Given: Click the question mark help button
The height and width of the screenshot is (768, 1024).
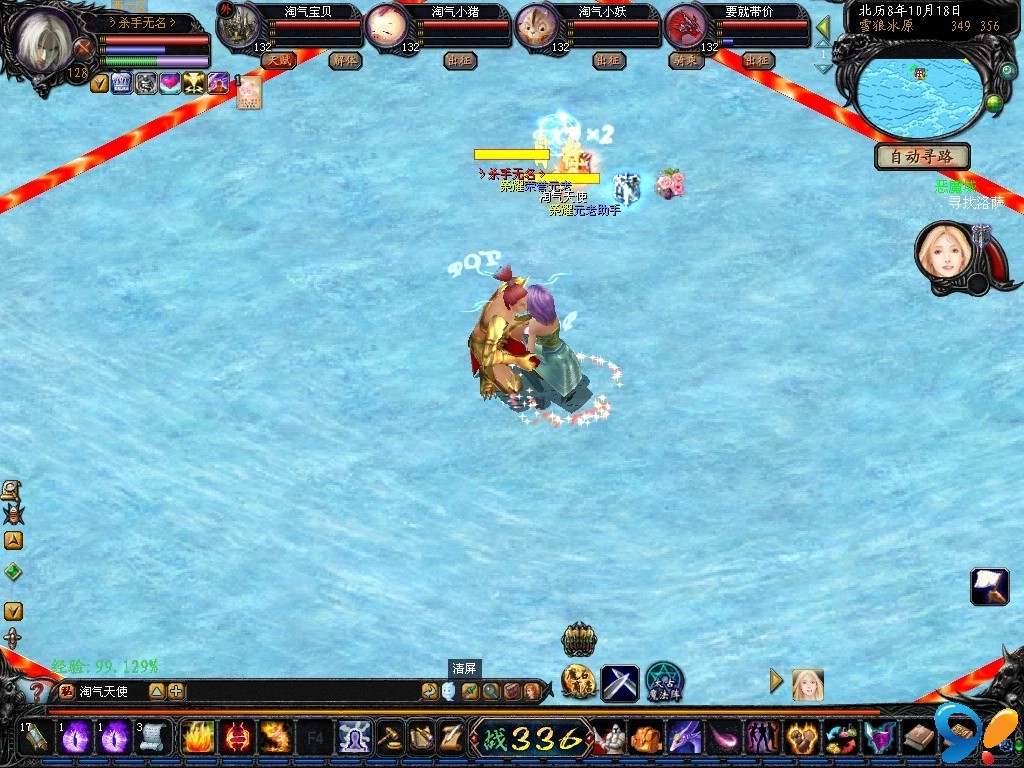Looking at the screenshot, I should (37, 691).
